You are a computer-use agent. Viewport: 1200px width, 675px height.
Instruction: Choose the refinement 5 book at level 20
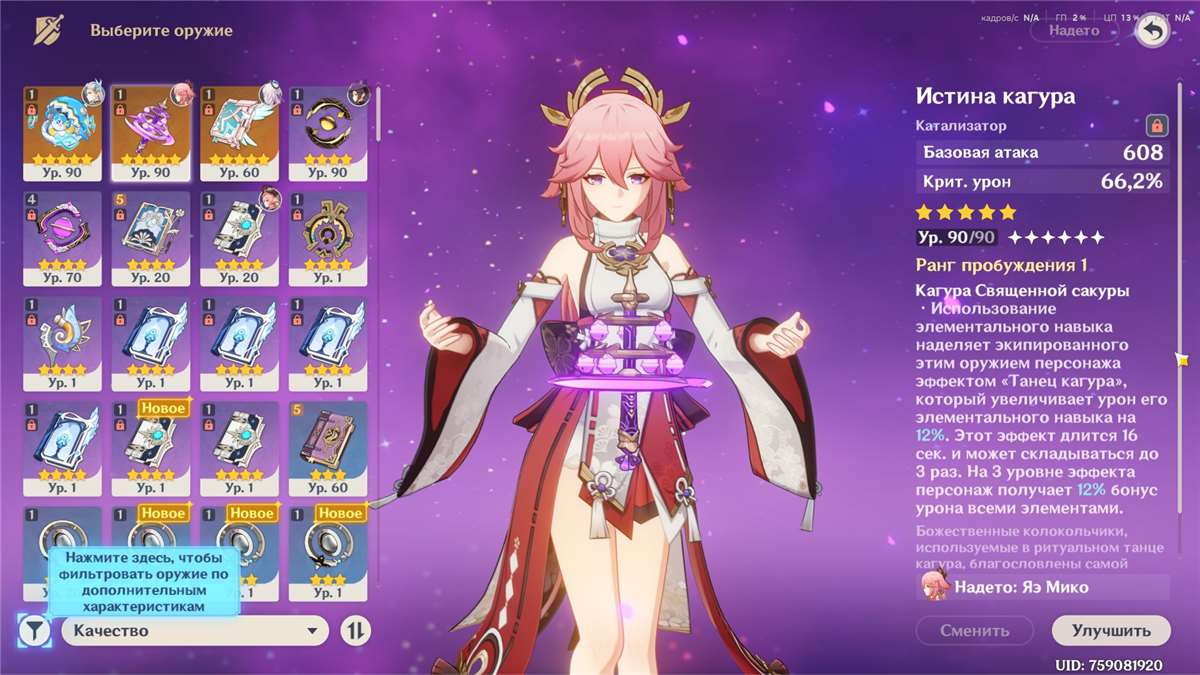[x=150, y=236]
